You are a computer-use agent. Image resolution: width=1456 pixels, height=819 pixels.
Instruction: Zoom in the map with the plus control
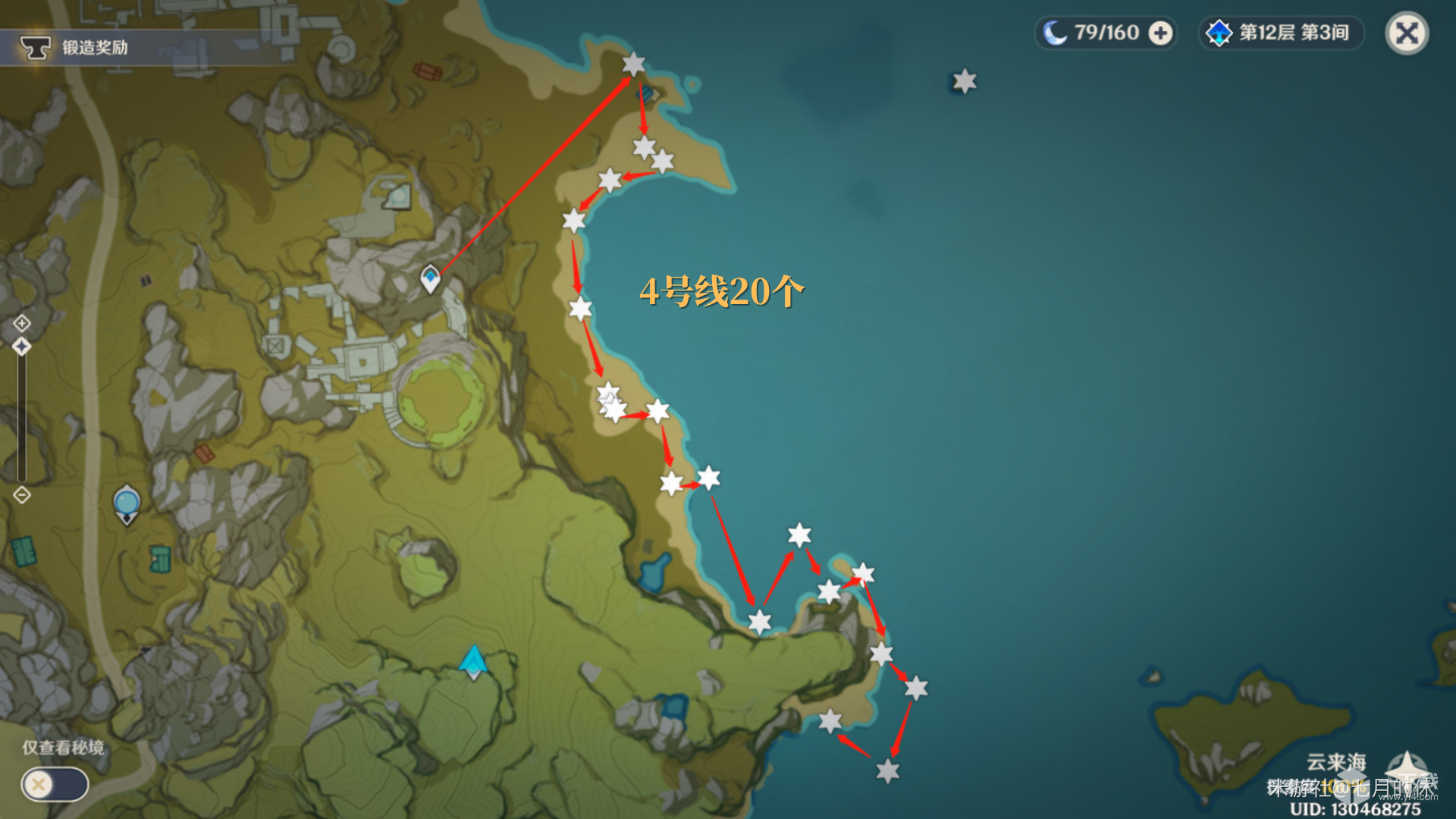pos(22,323)
